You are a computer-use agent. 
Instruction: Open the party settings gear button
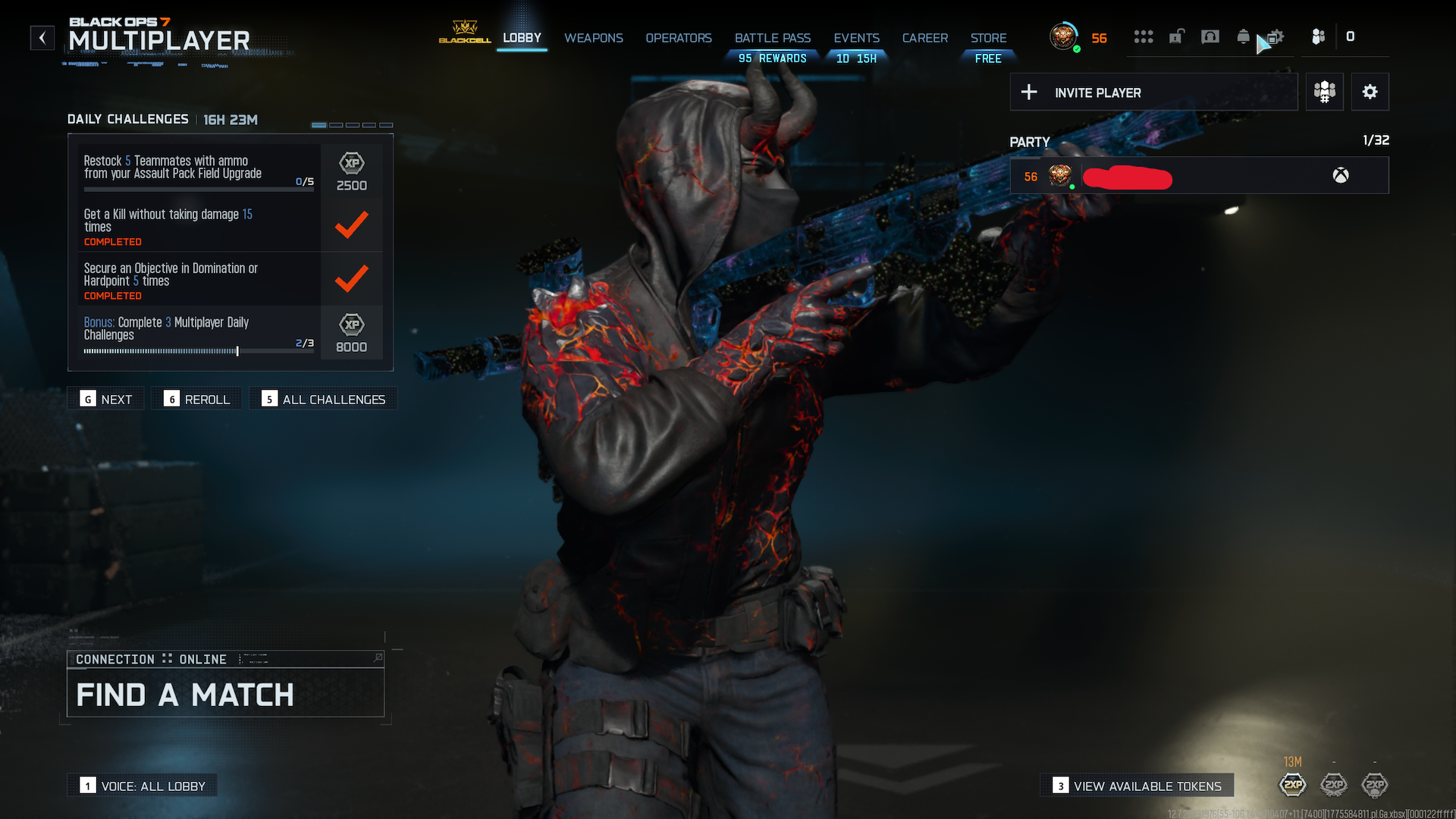coord(1370,93)
